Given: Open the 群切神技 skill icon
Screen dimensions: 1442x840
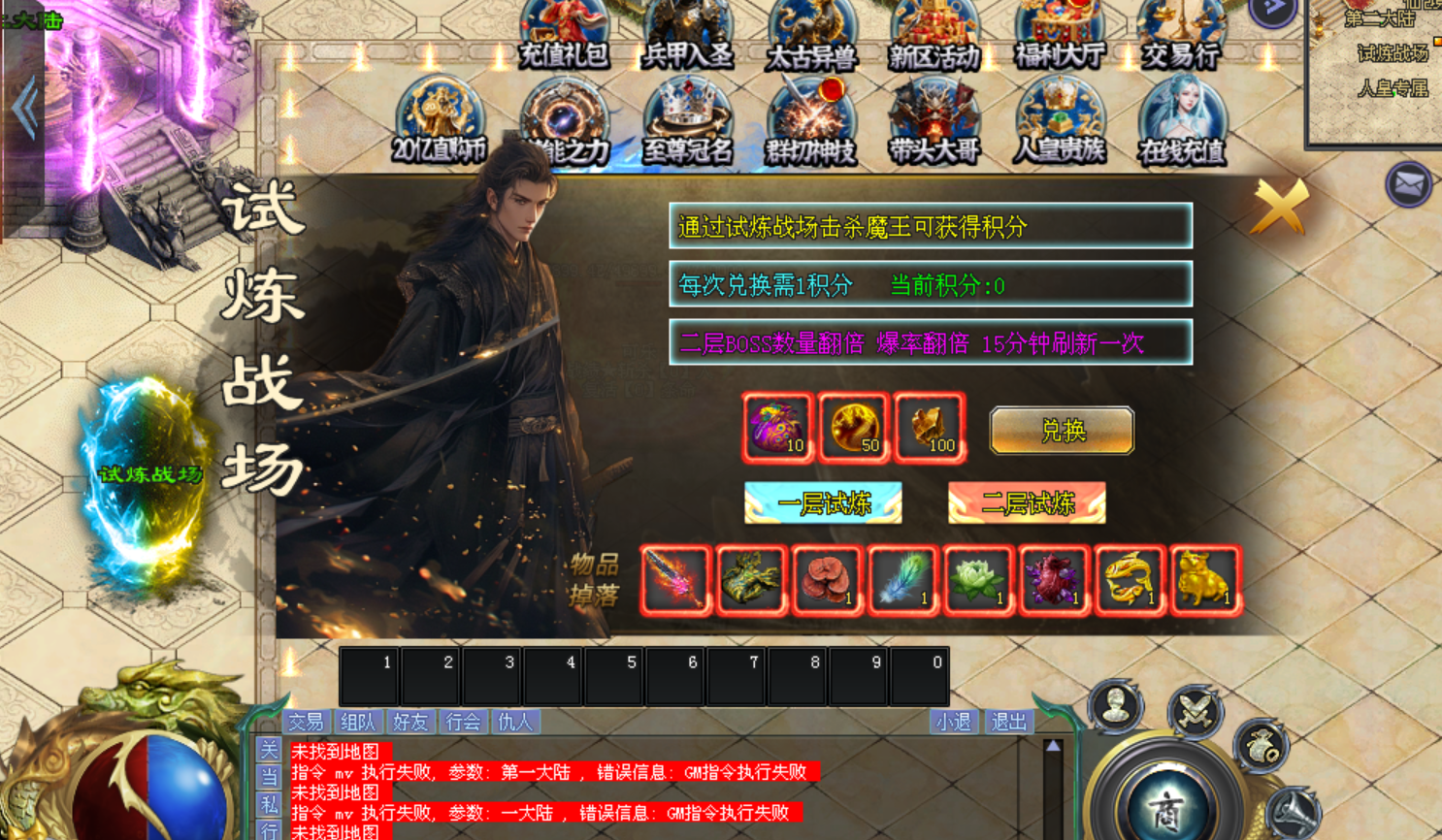Looking at the screenshot, I should pos(811,121).
